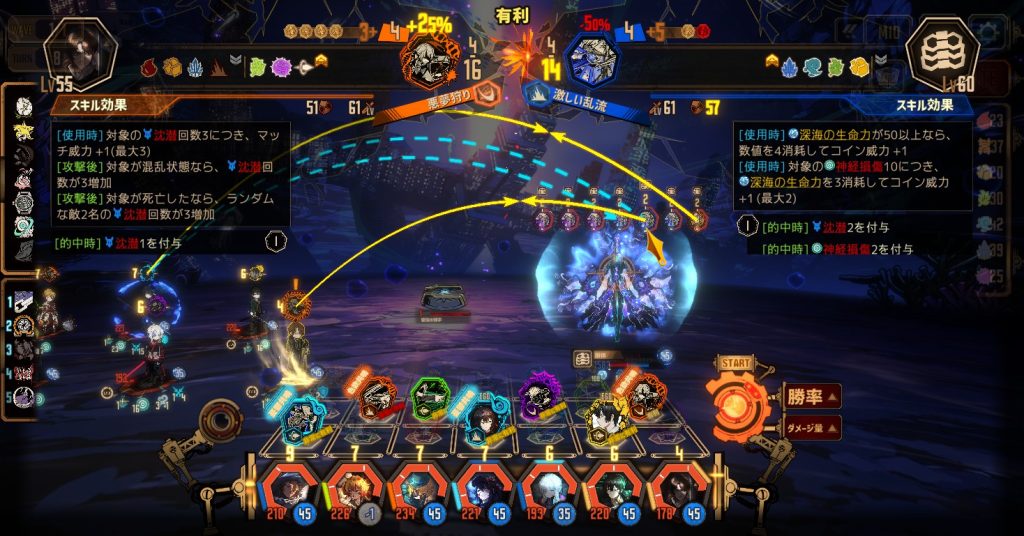Pick the purple skill icon on the dashboard

click(541, 396)
